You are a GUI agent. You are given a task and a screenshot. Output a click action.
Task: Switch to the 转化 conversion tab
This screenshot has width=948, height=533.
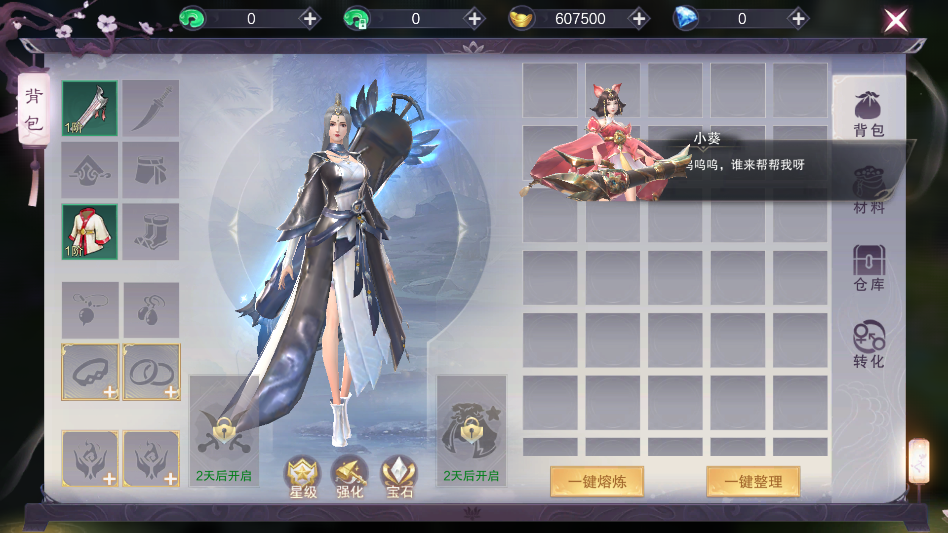click(868, 345)
